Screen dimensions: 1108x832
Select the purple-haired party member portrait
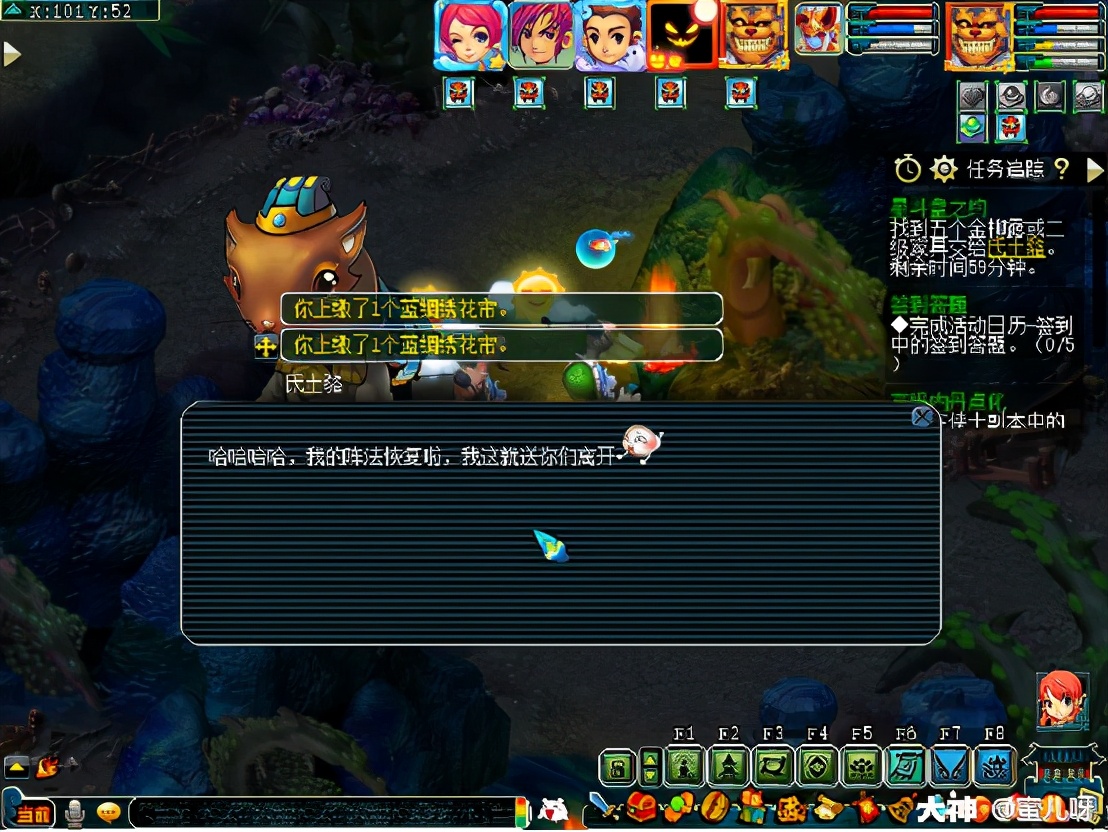pyautogui.click(x=540, y=35)
